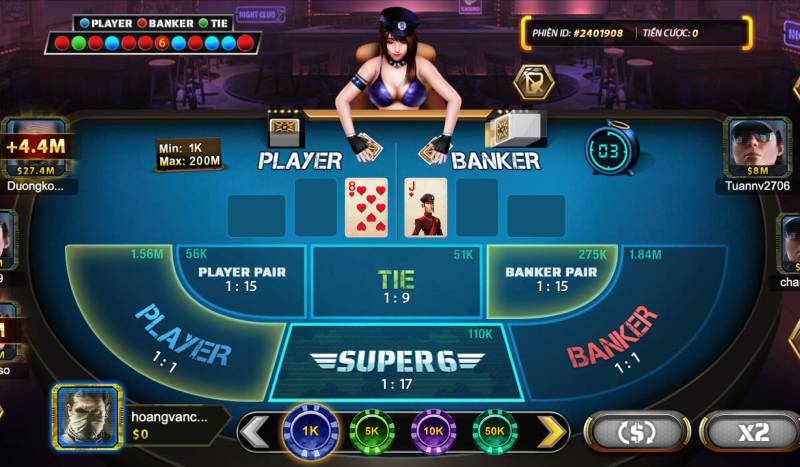Show previous chips with left arrow
Viewport: 800px width, 467px height.
click(x=255, y=431)
